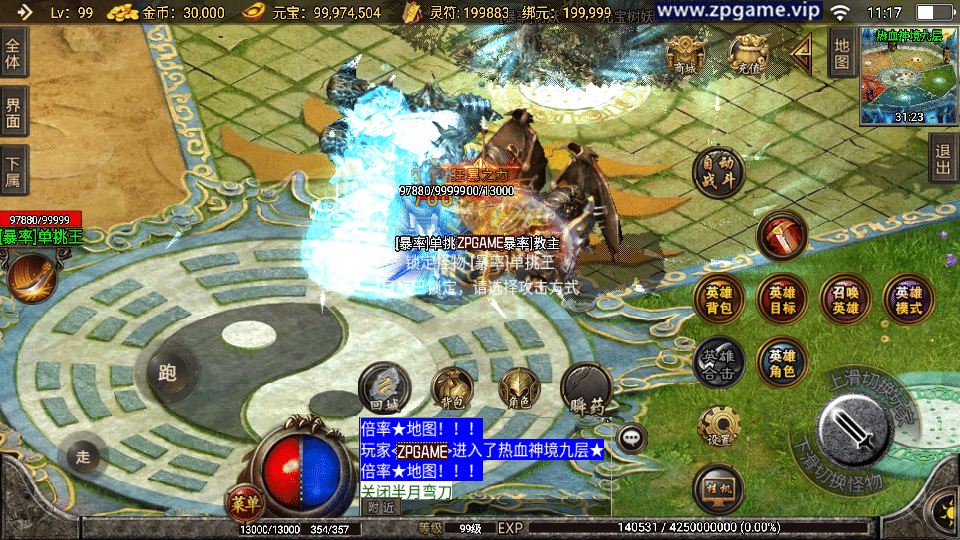Screen dimensions: 960x540
Task: Open the 菜单 menu button
Action: tap(243, 501)
